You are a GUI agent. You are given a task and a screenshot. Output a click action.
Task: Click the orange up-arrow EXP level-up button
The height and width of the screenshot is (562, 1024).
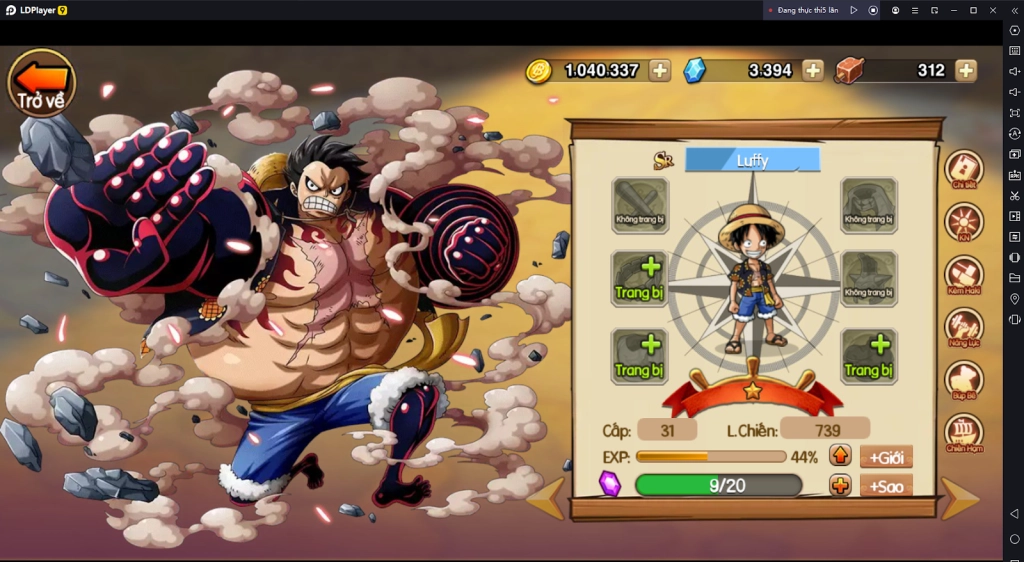840,457
